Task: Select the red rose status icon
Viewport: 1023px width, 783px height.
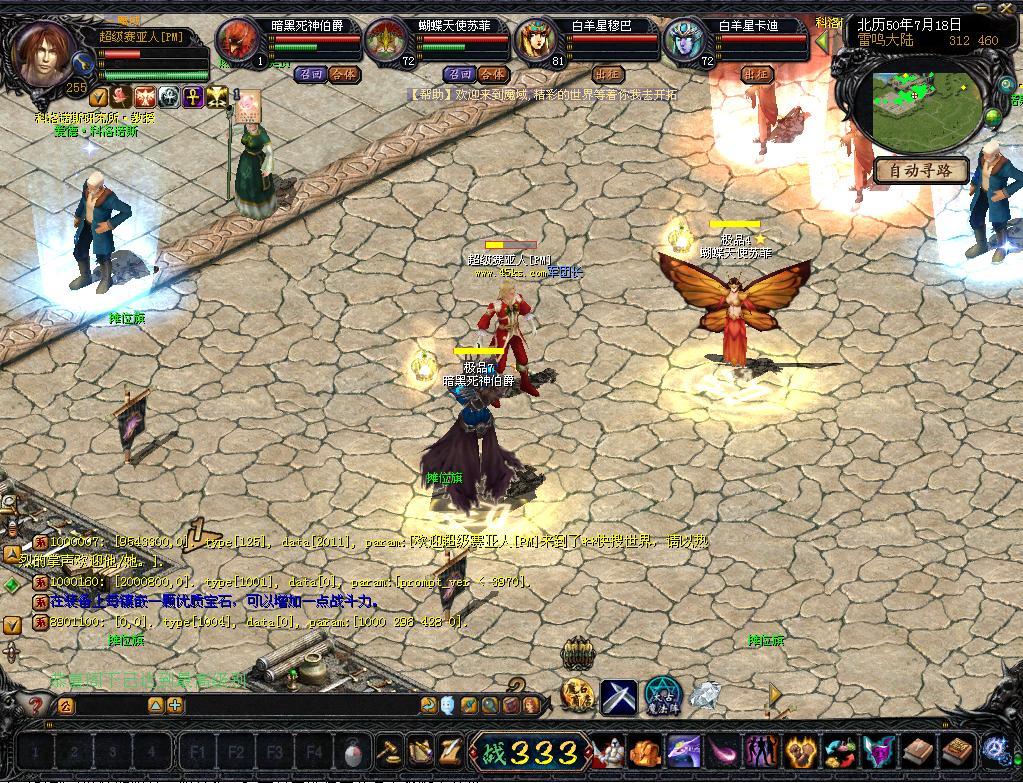Action: click(121, 97)
